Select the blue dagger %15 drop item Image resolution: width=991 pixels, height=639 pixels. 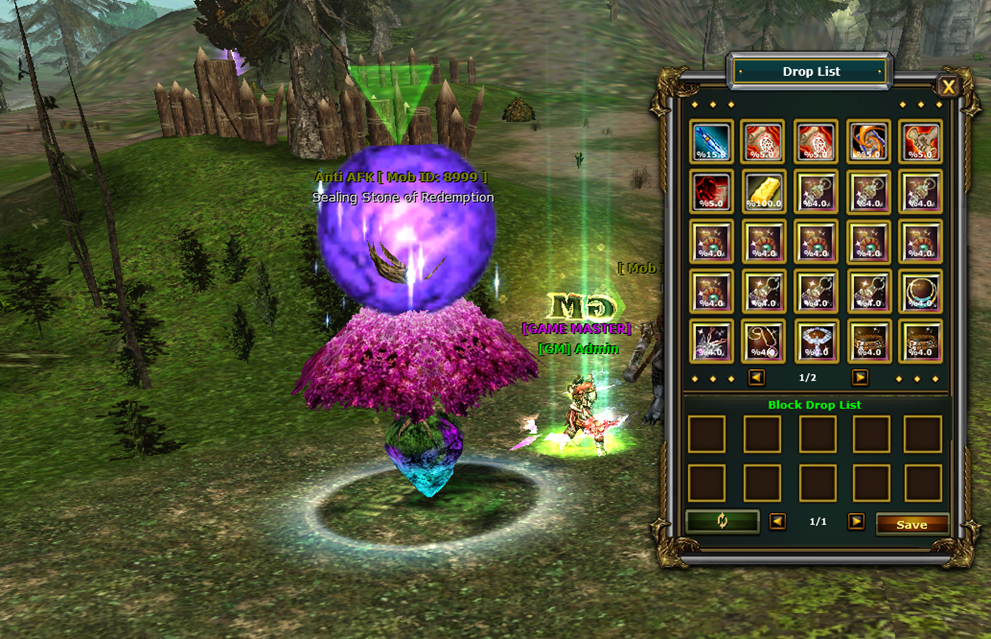coord(711,142)
